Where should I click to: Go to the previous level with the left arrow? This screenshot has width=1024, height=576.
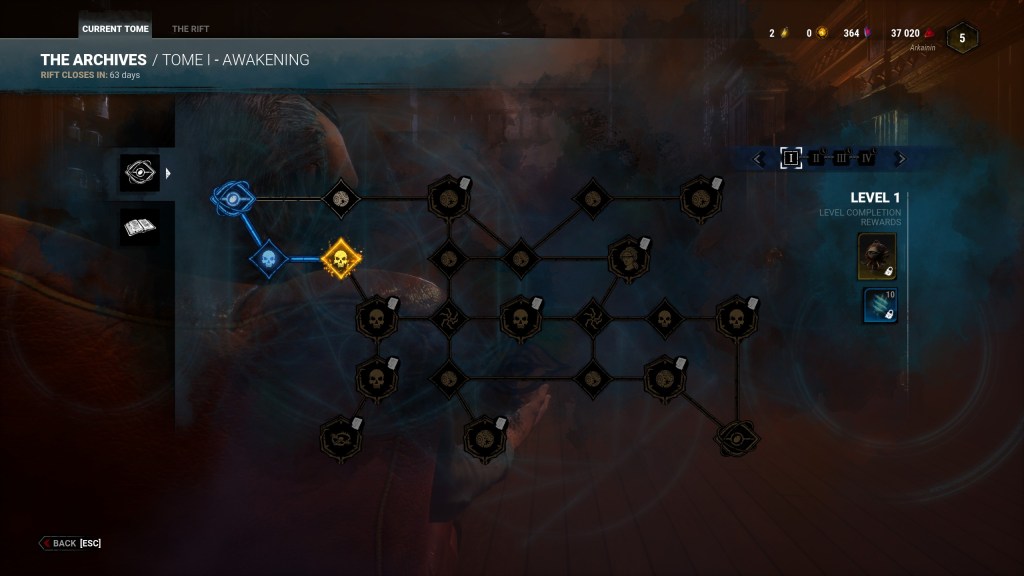(758, 158)
